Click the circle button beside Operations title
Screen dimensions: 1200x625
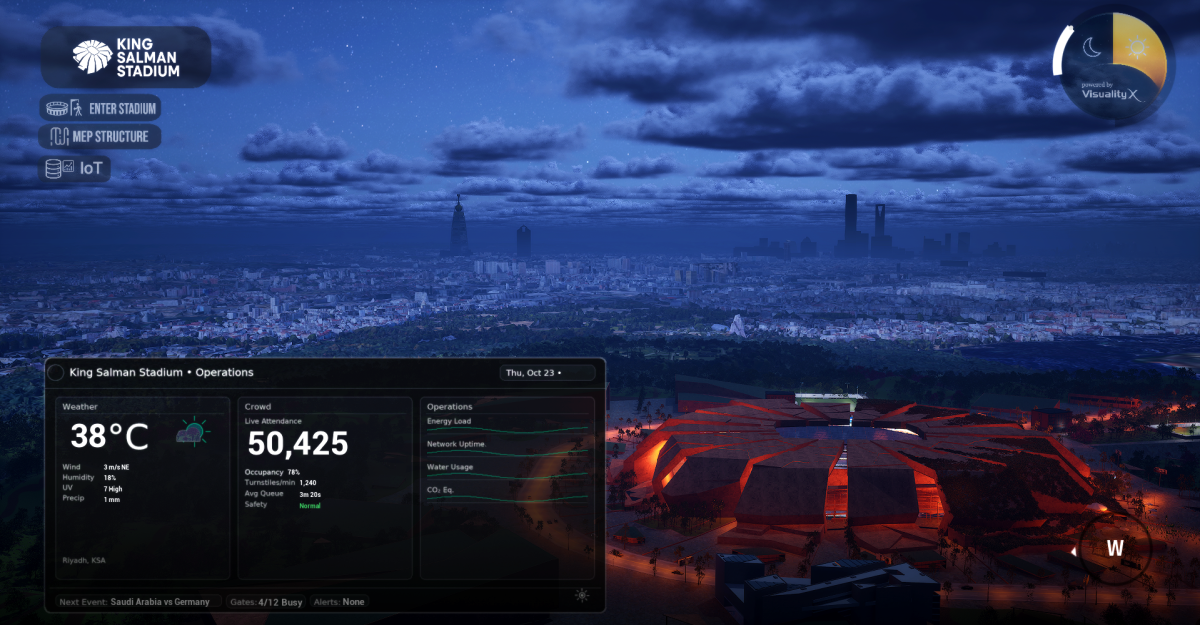coord(56,373)
